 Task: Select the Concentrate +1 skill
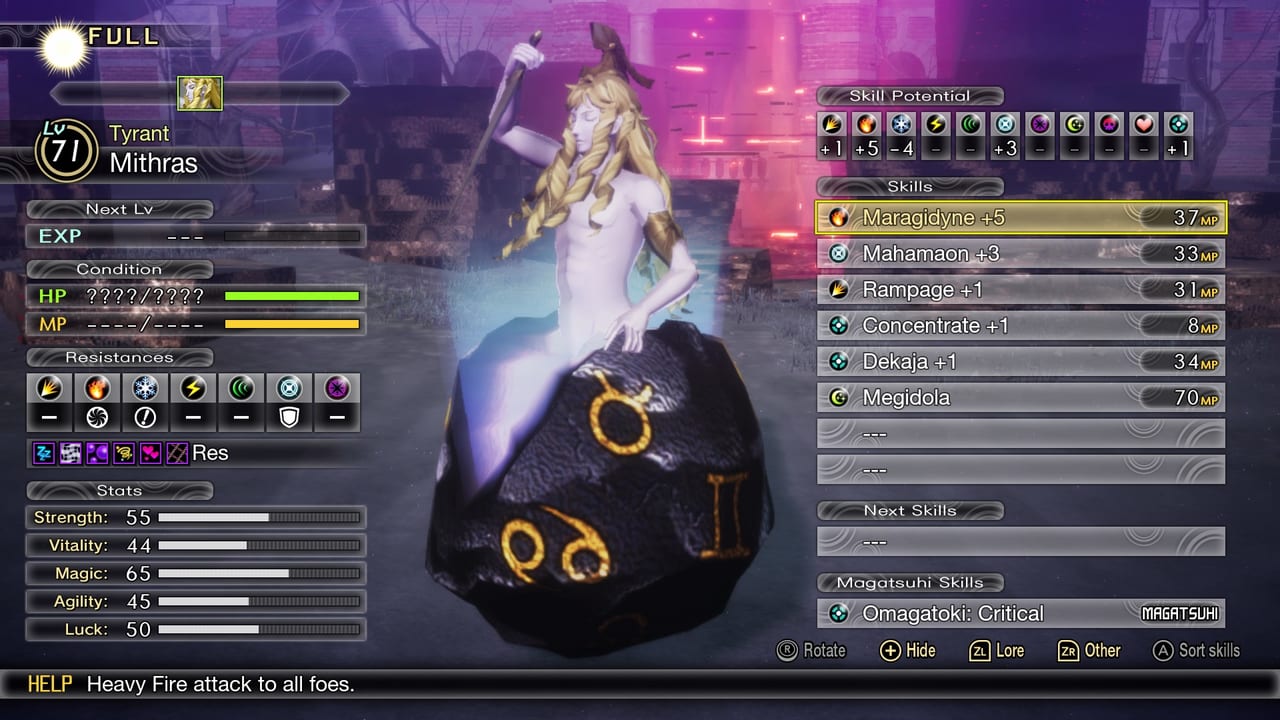(1020, 326)
